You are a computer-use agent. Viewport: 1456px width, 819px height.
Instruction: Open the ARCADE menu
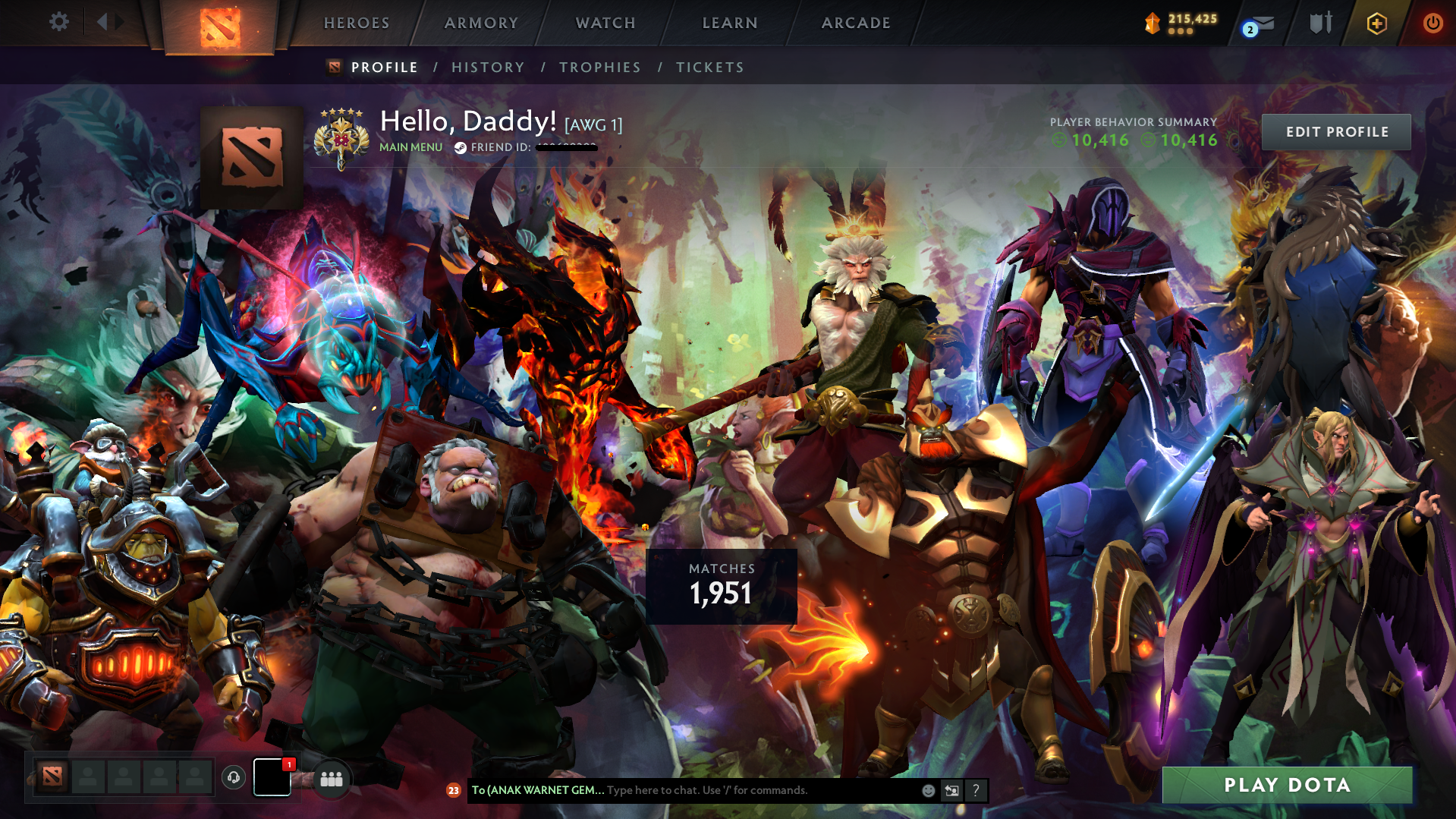(x=856, y=23)
